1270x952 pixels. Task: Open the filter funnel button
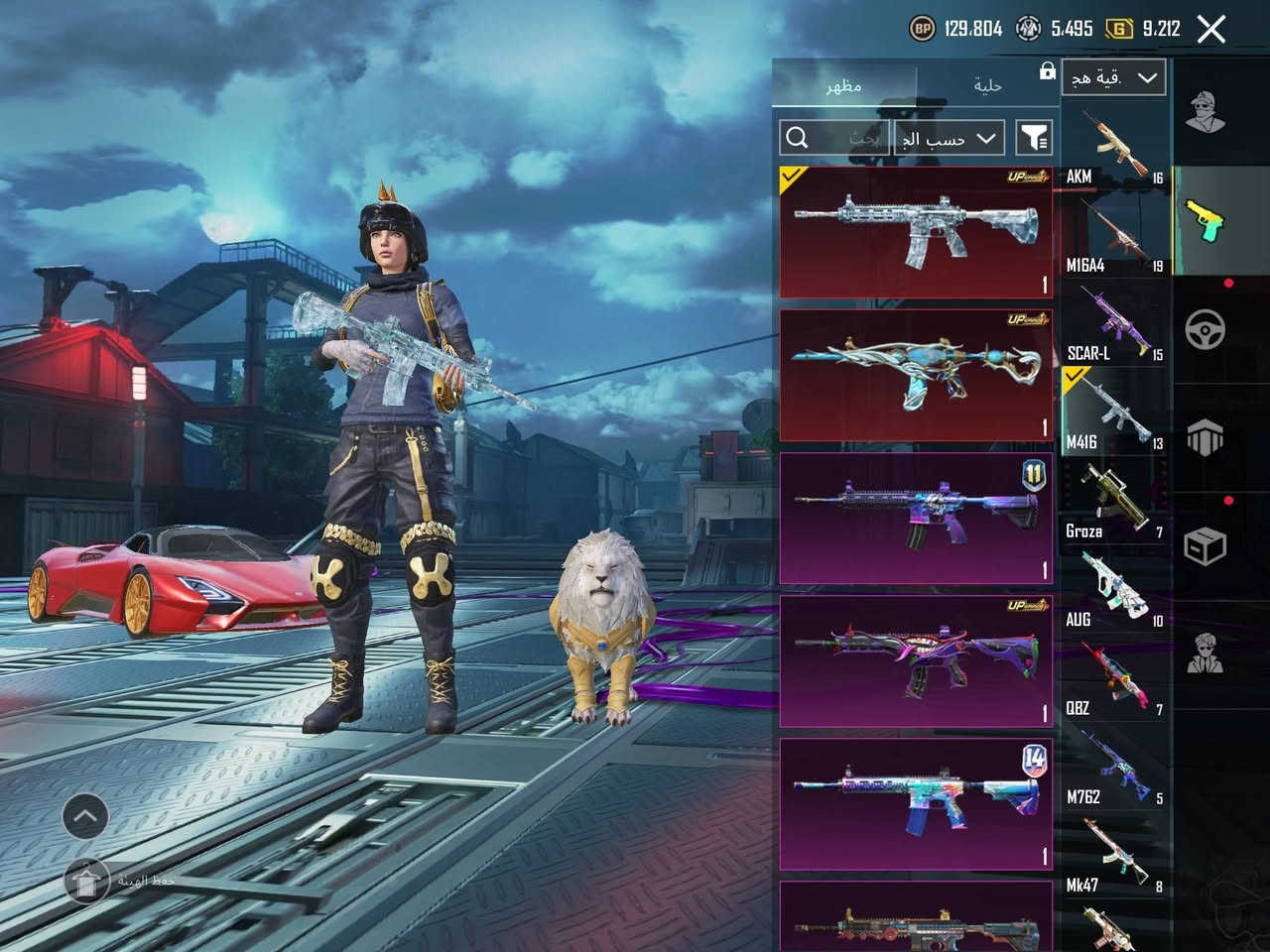pos(1034,138)
